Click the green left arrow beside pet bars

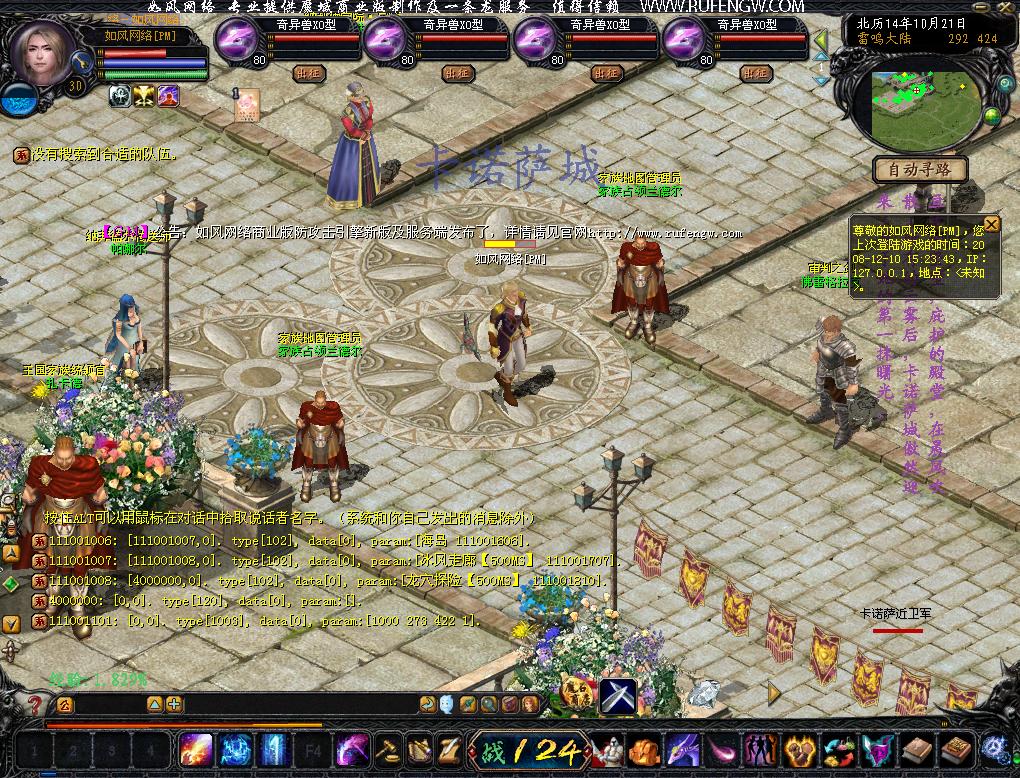coord(821,41)
